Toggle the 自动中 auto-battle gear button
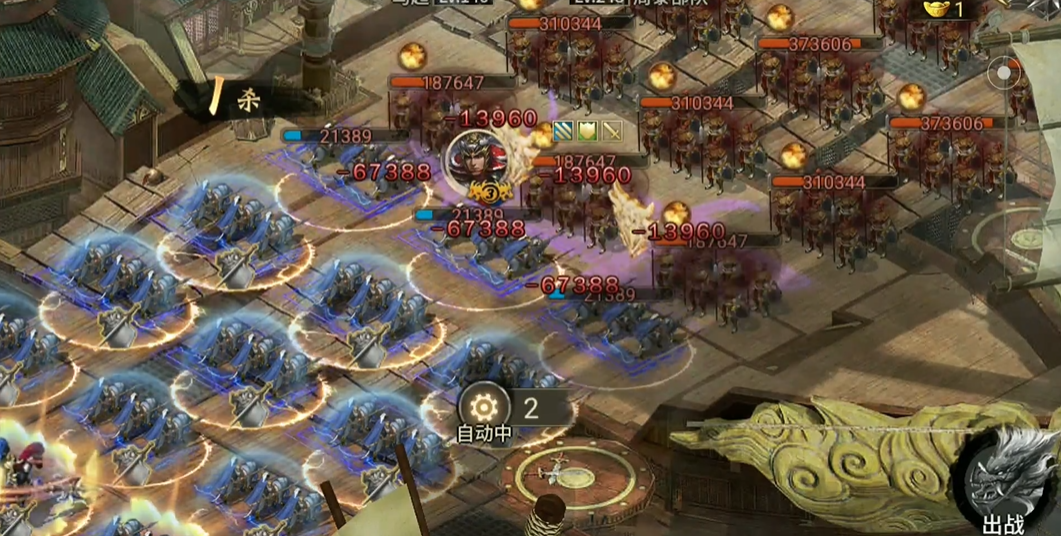Viewport: 1061px width, 536px height. 484,408
